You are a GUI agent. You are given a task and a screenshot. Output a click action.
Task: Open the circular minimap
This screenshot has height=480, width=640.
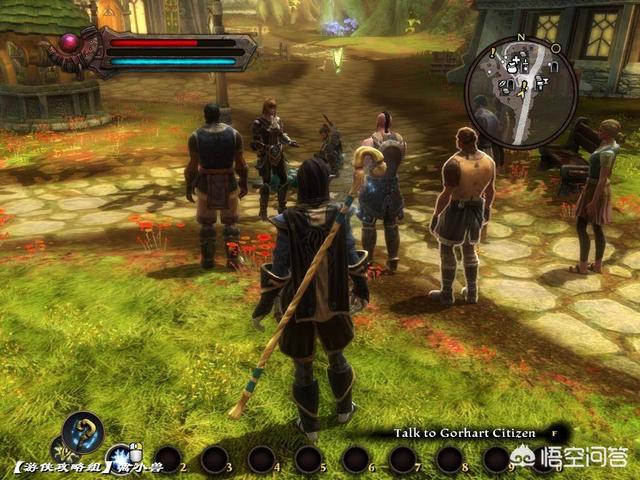[x=520, y=92]
